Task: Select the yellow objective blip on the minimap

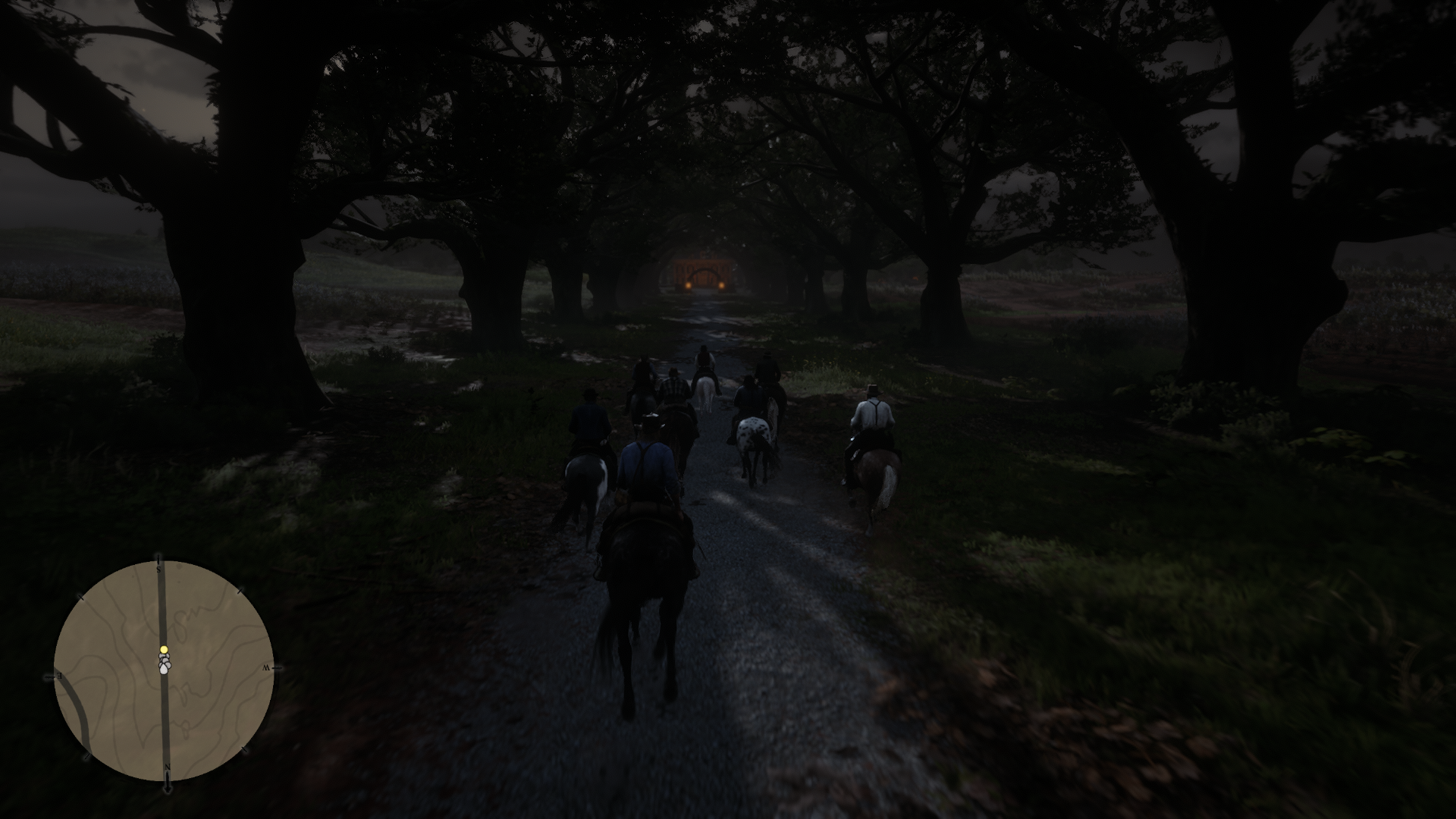Action: pyautogui.click(x=164, y=650)
